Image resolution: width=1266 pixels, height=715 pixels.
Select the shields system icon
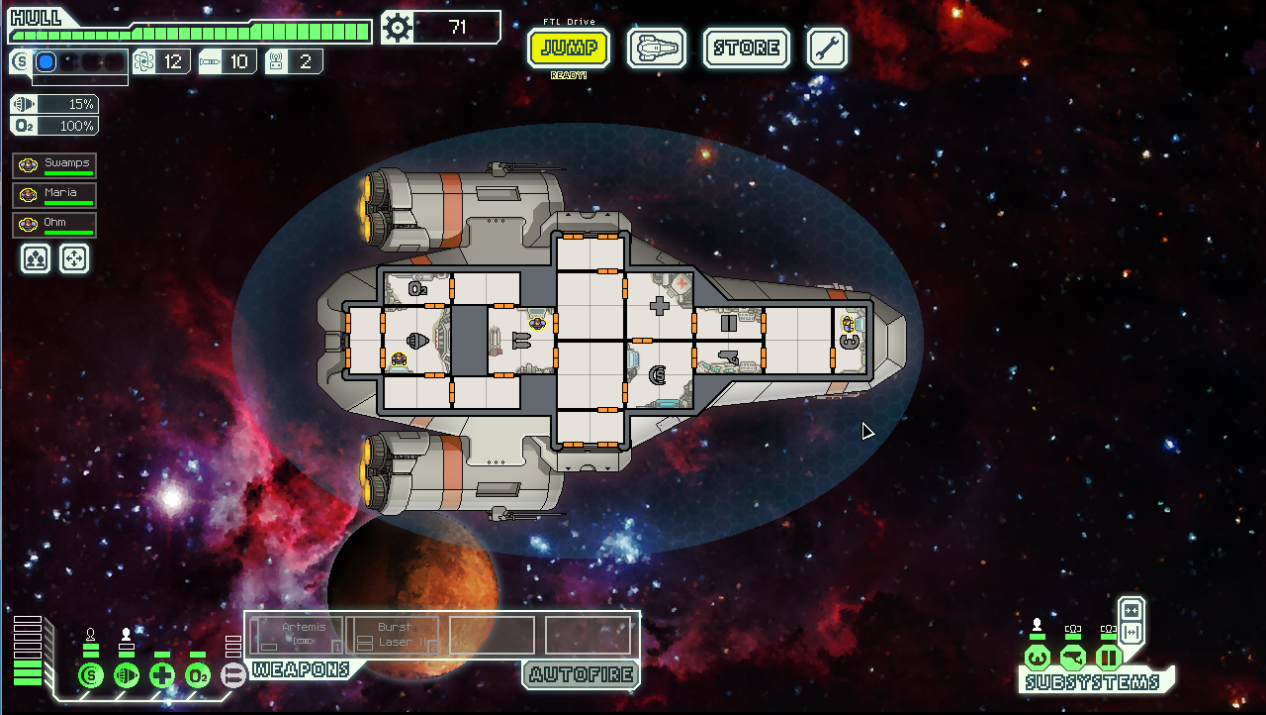tap(91, 675)
